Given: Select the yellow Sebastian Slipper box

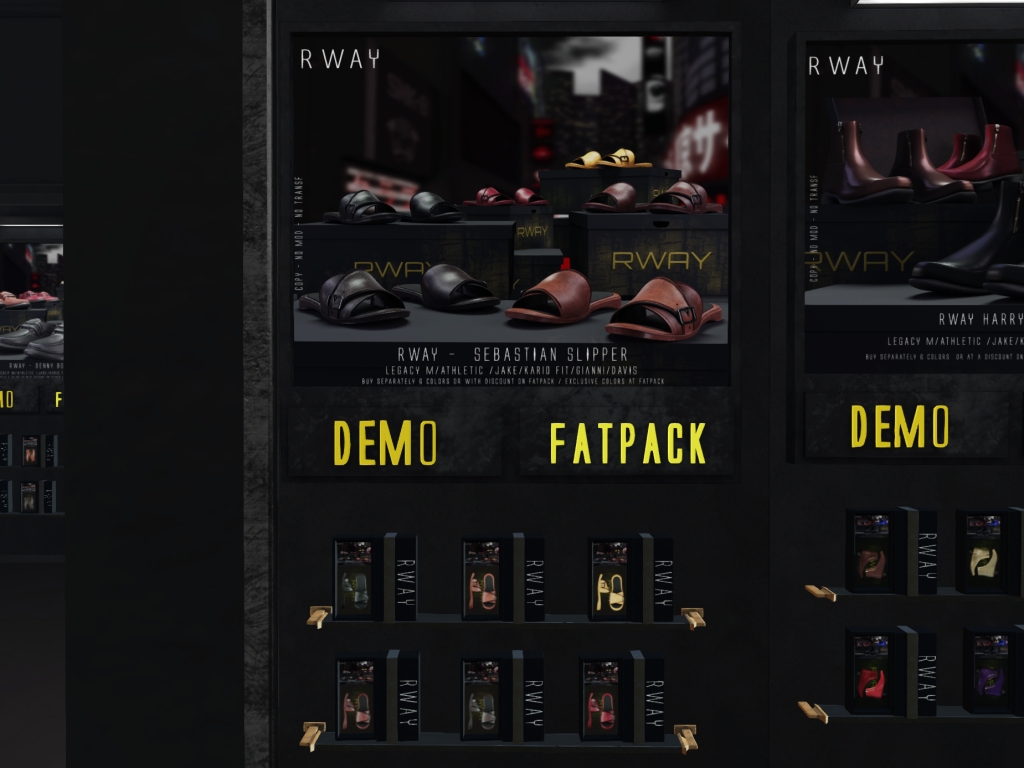Looking at the screenshot, I should (611, 581).
